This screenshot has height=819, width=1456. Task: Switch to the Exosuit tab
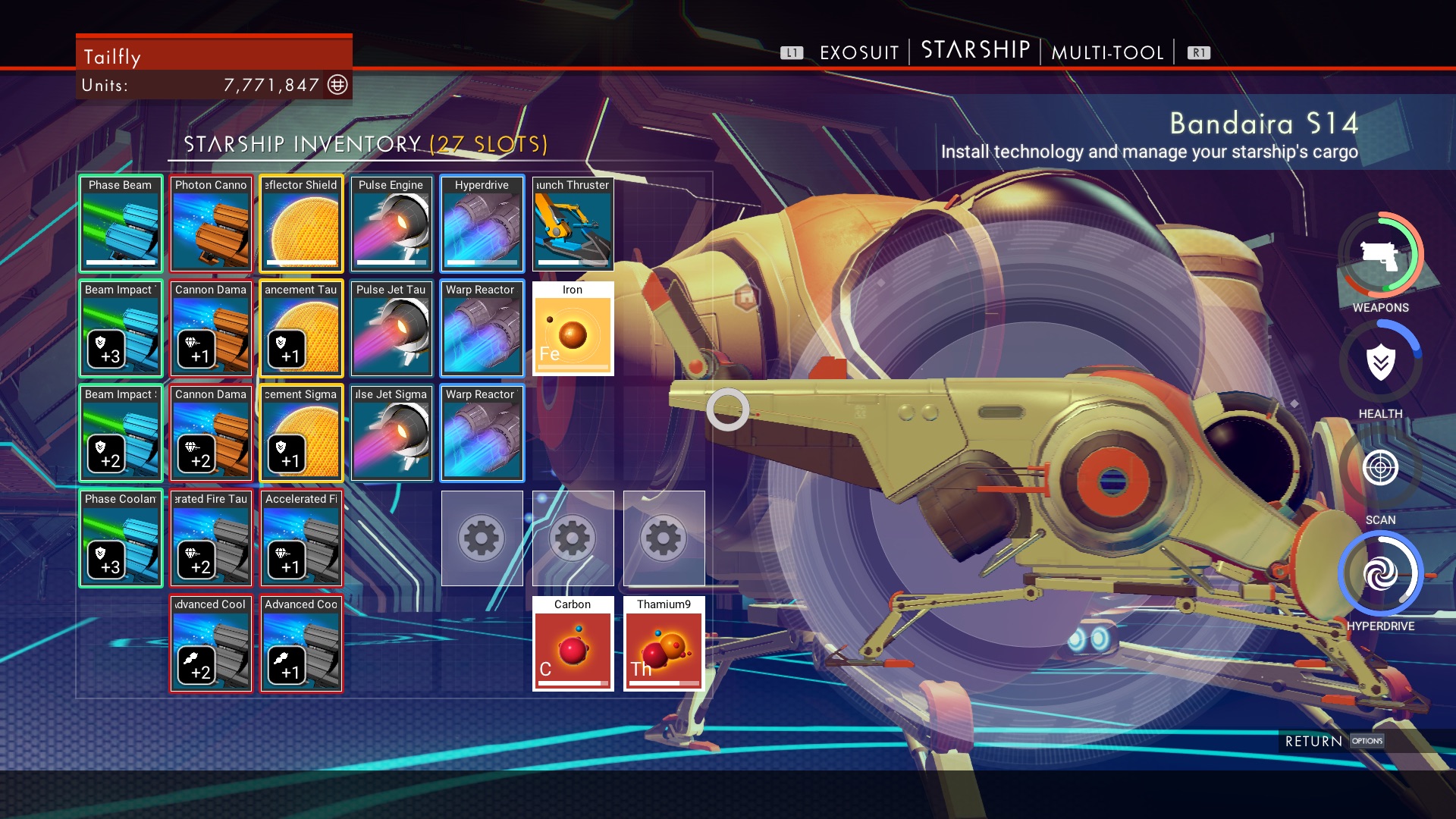pos(858,52)
